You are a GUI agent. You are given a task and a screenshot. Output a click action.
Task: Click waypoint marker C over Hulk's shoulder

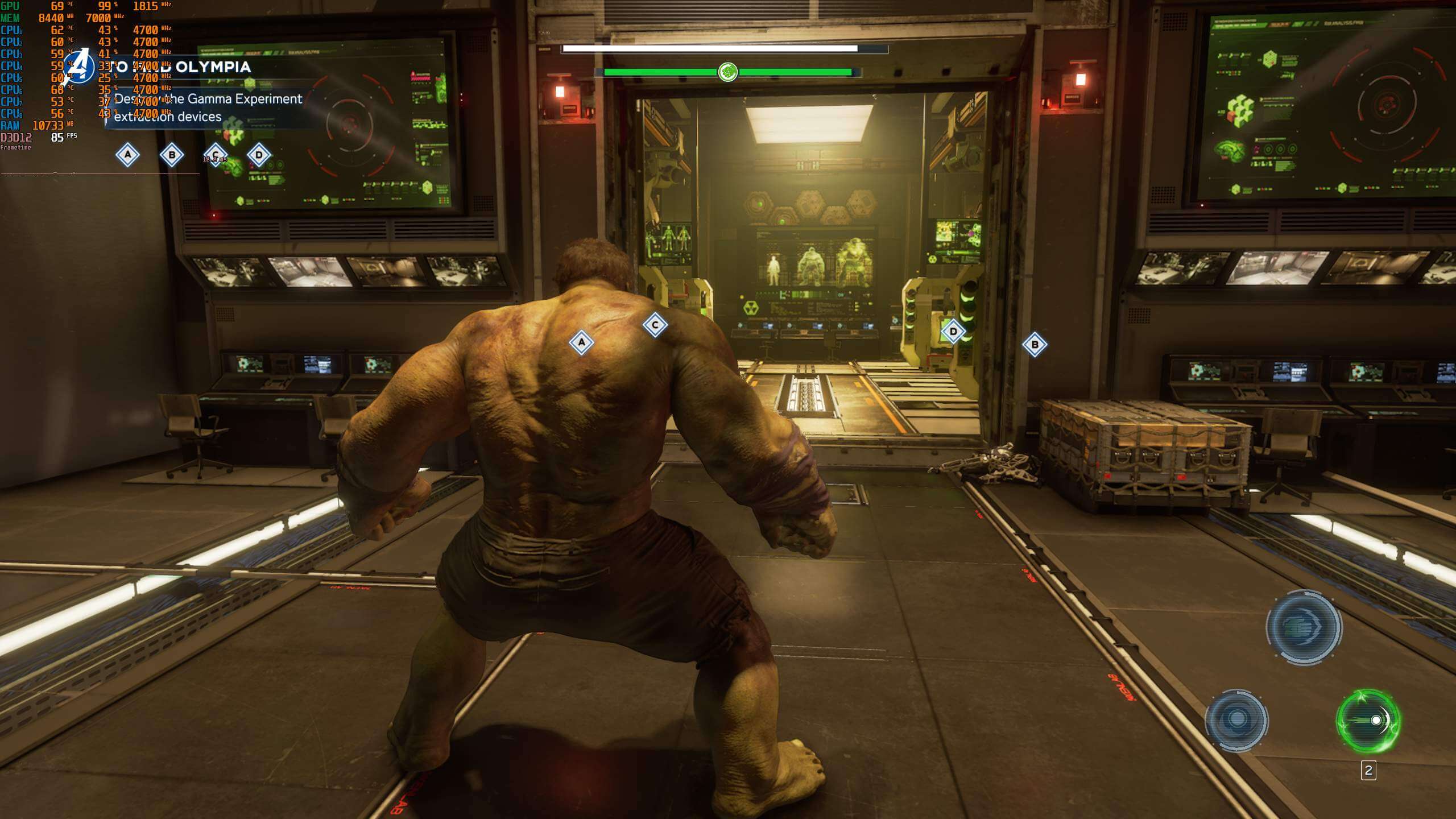[x=655, y=325]
